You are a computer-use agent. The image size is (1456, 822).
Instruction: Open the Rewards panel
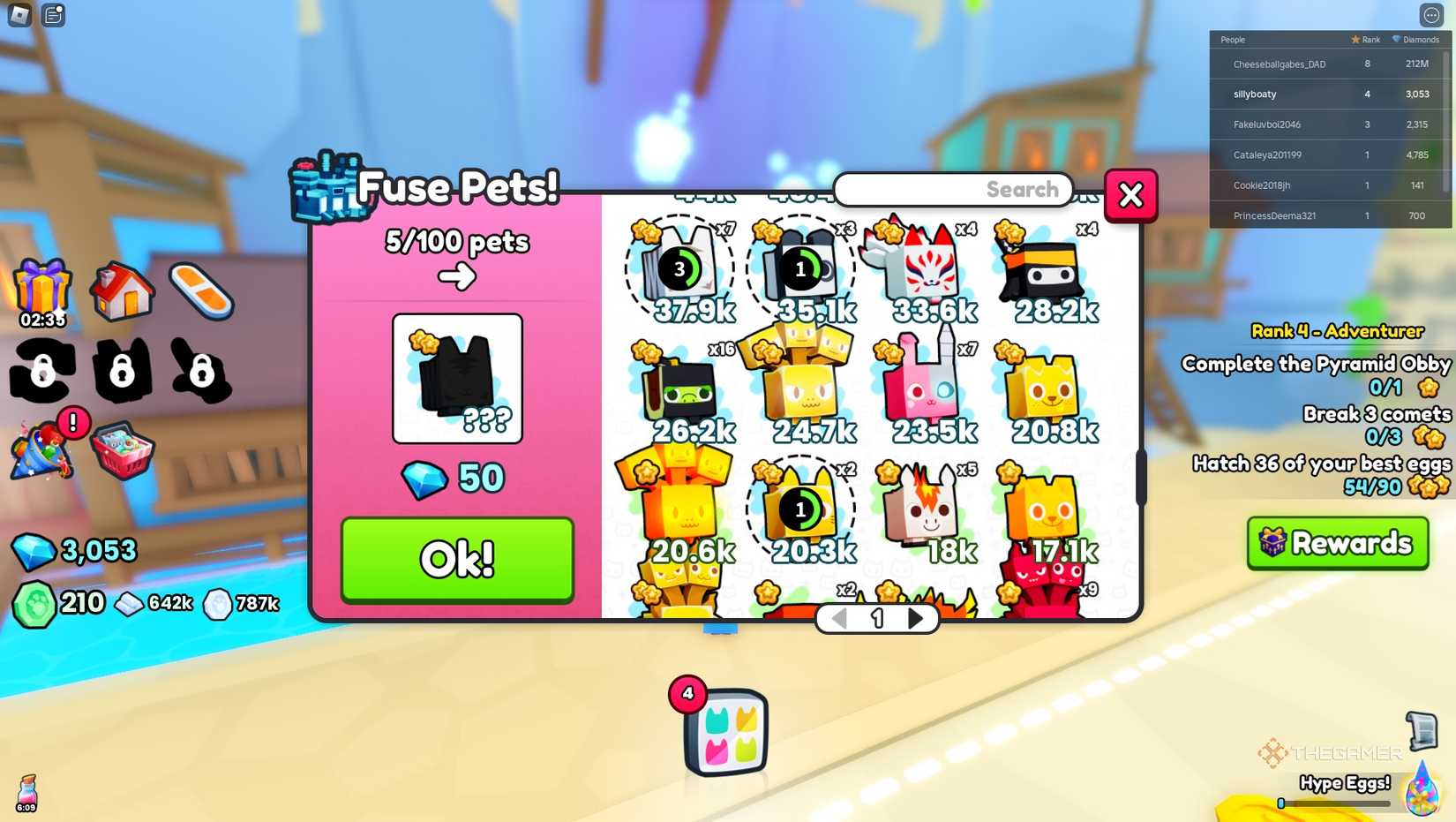[x=1337, y=544]
